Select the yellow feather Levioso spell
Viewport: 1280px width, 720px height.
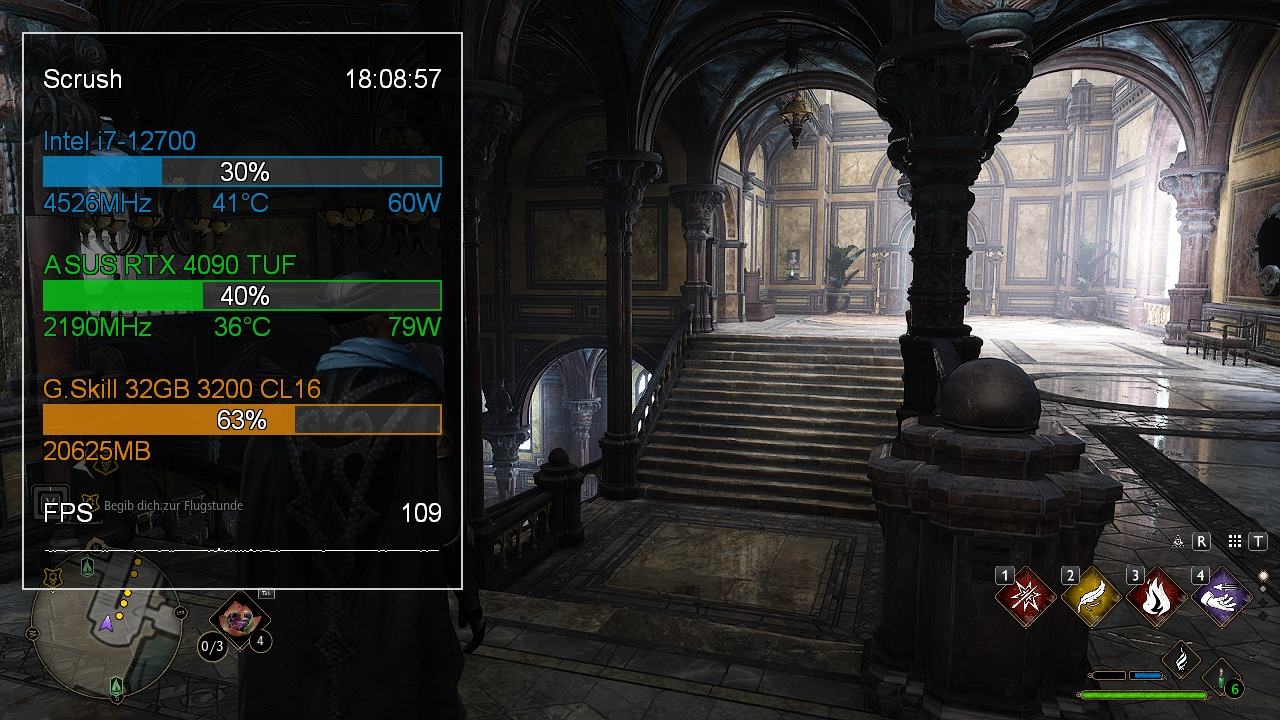[1091, 599]
